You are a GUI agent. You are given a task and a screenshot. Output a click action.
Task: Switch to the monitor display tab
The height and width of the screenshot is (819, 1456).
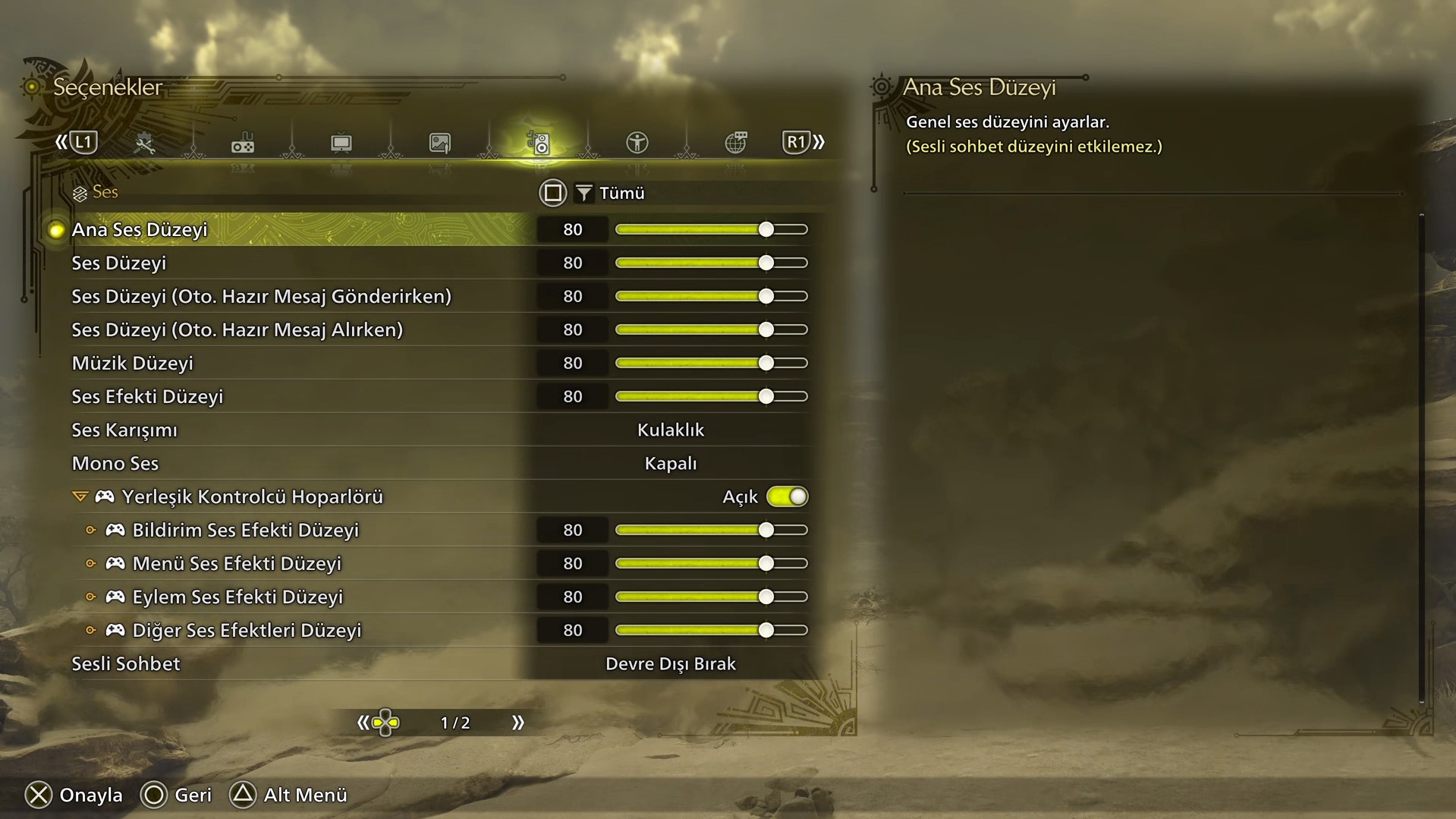tap(341, 143)
